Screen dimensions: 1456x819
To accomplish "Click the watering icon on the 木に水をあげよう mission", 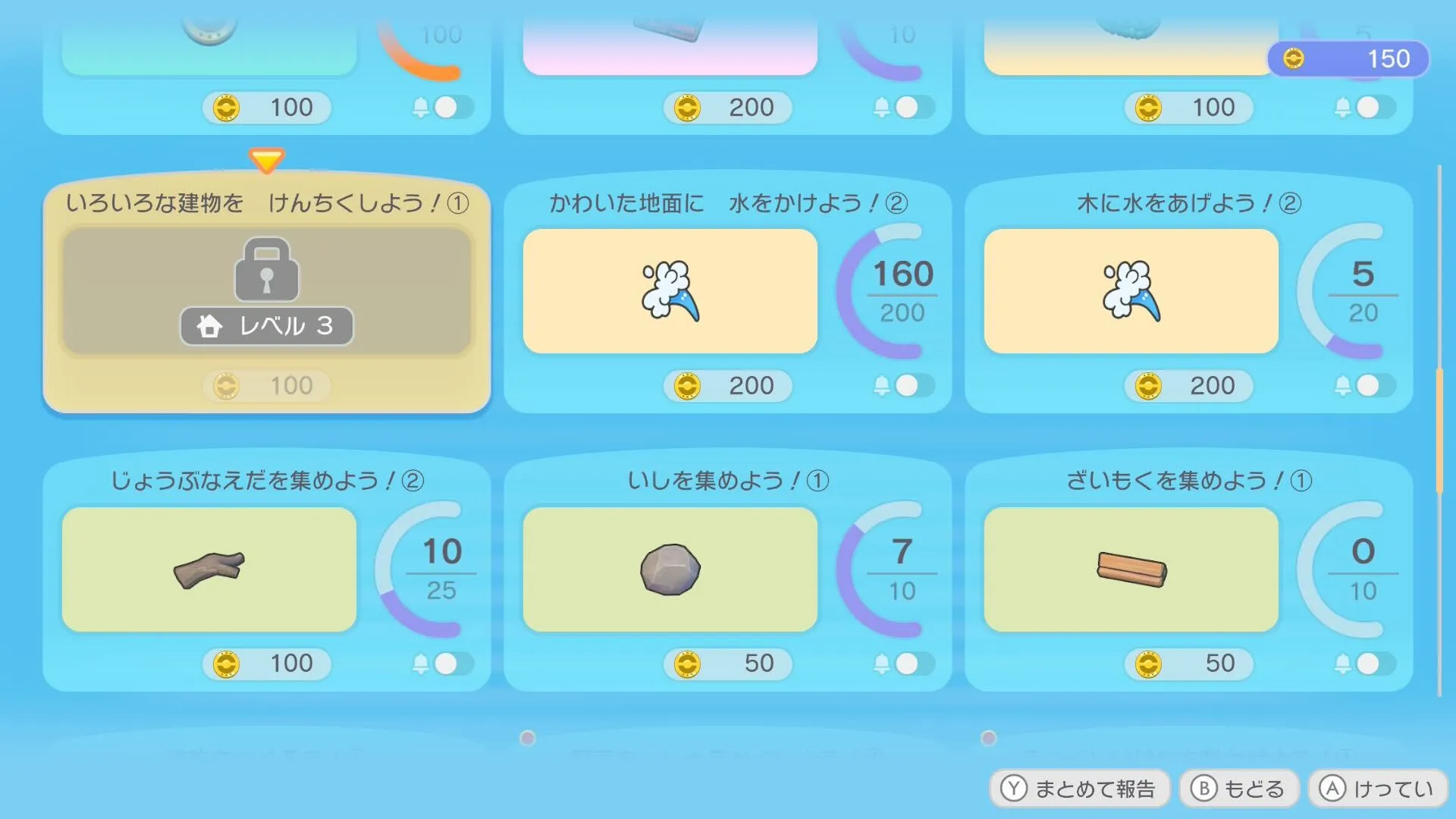I will [1131, 291].
